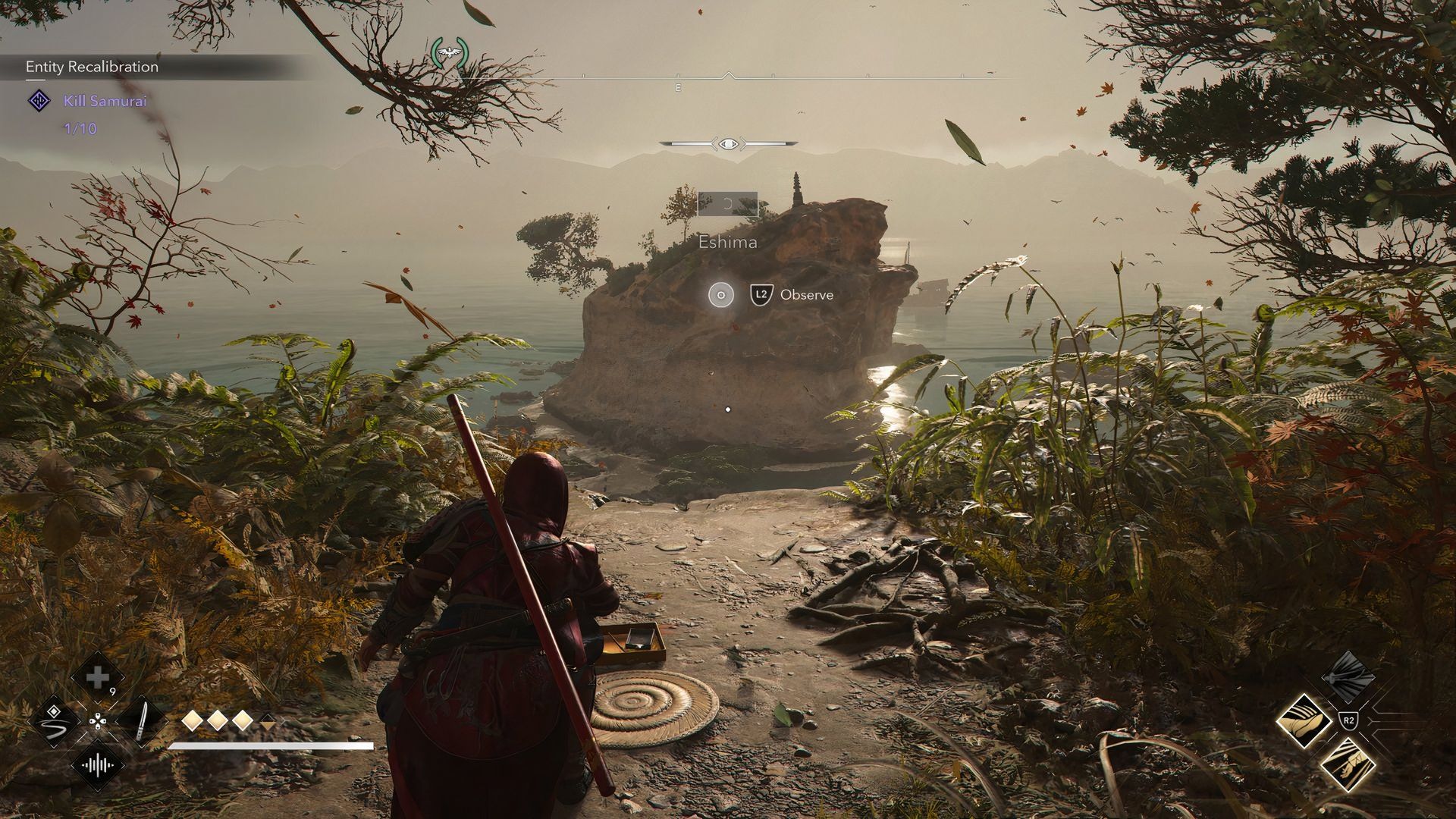The width and height of the screenshot is (1456, 819).
Task: Click the green eagle marker on compass
Action: click(x=450, y=53)
